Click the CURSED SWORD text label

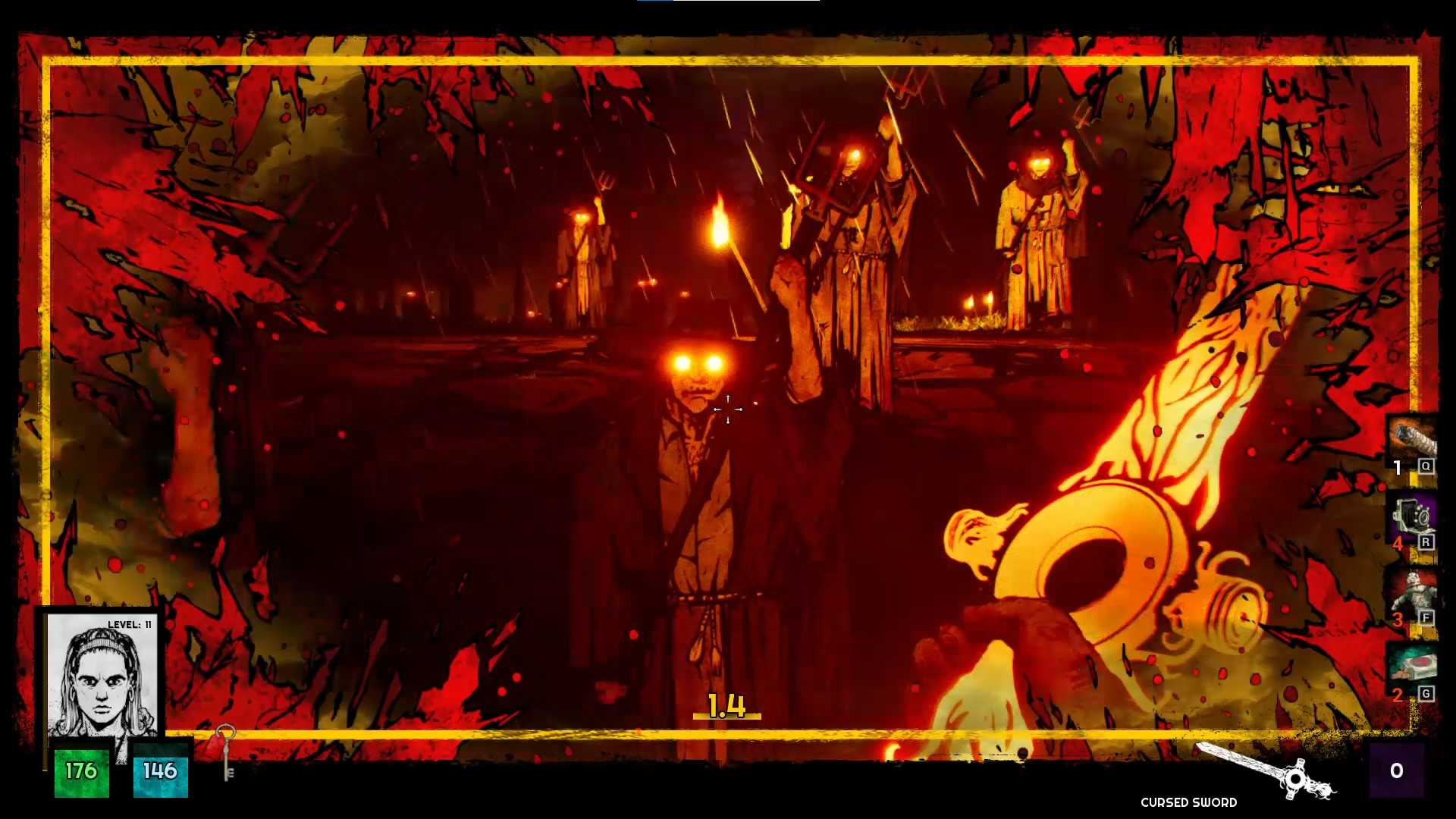1188,802
